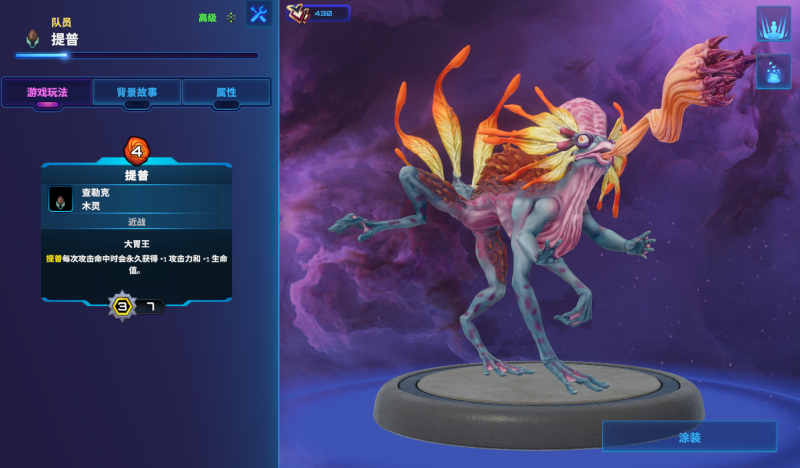Activate the glowing particle effect icon
This screenshot has height=468, width=800.
click(773, 71)
